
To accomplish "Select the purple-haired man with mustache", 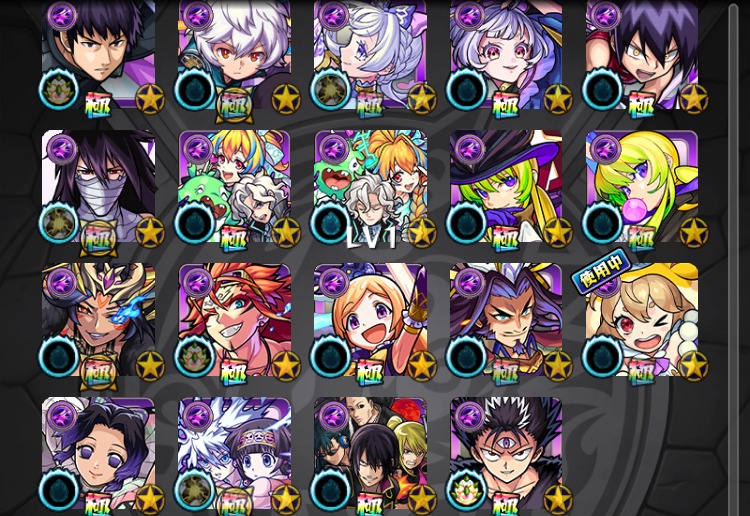I will 506,320.
